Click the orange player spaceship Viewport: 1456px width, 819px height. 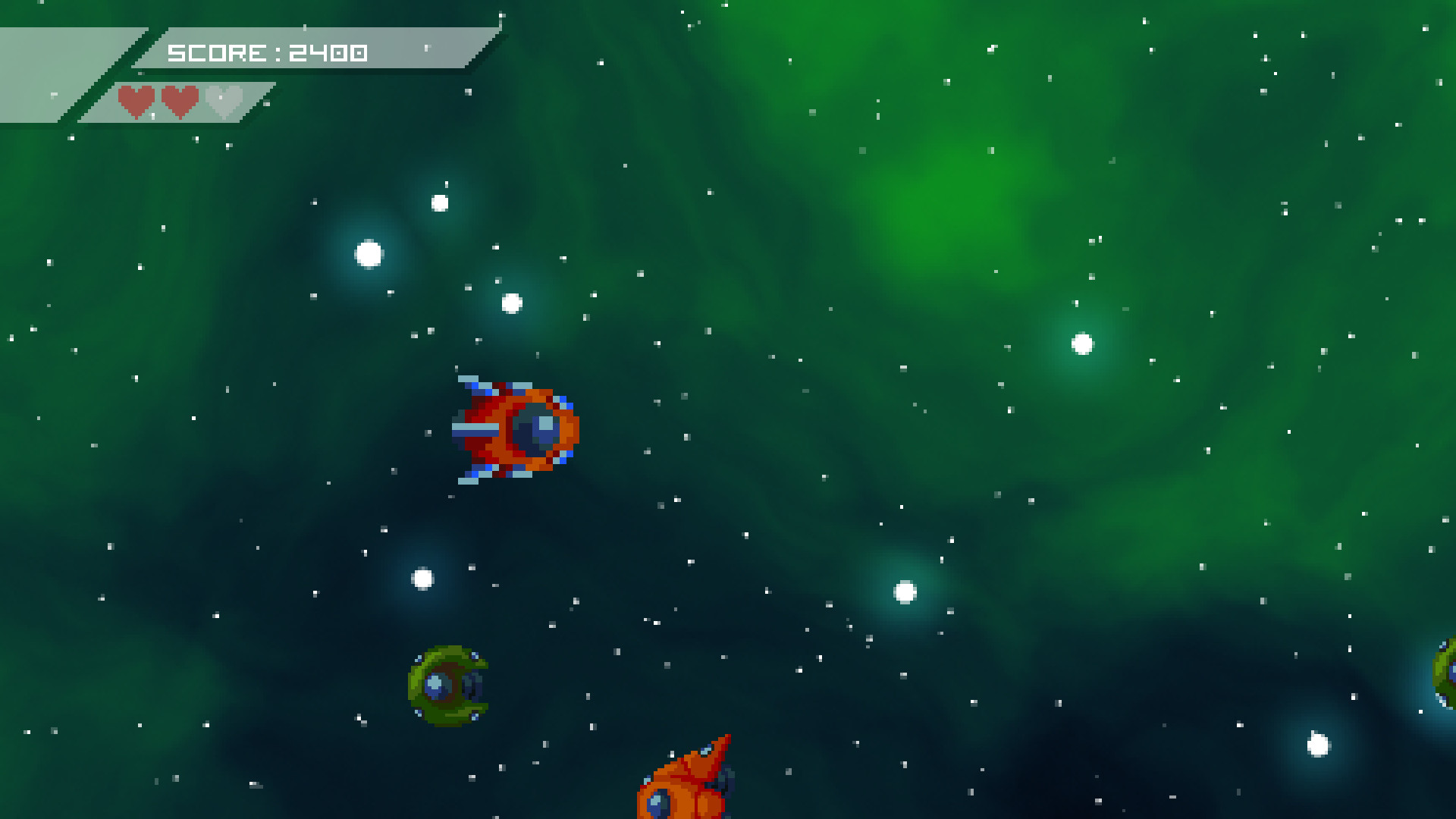tap(514, 428)
